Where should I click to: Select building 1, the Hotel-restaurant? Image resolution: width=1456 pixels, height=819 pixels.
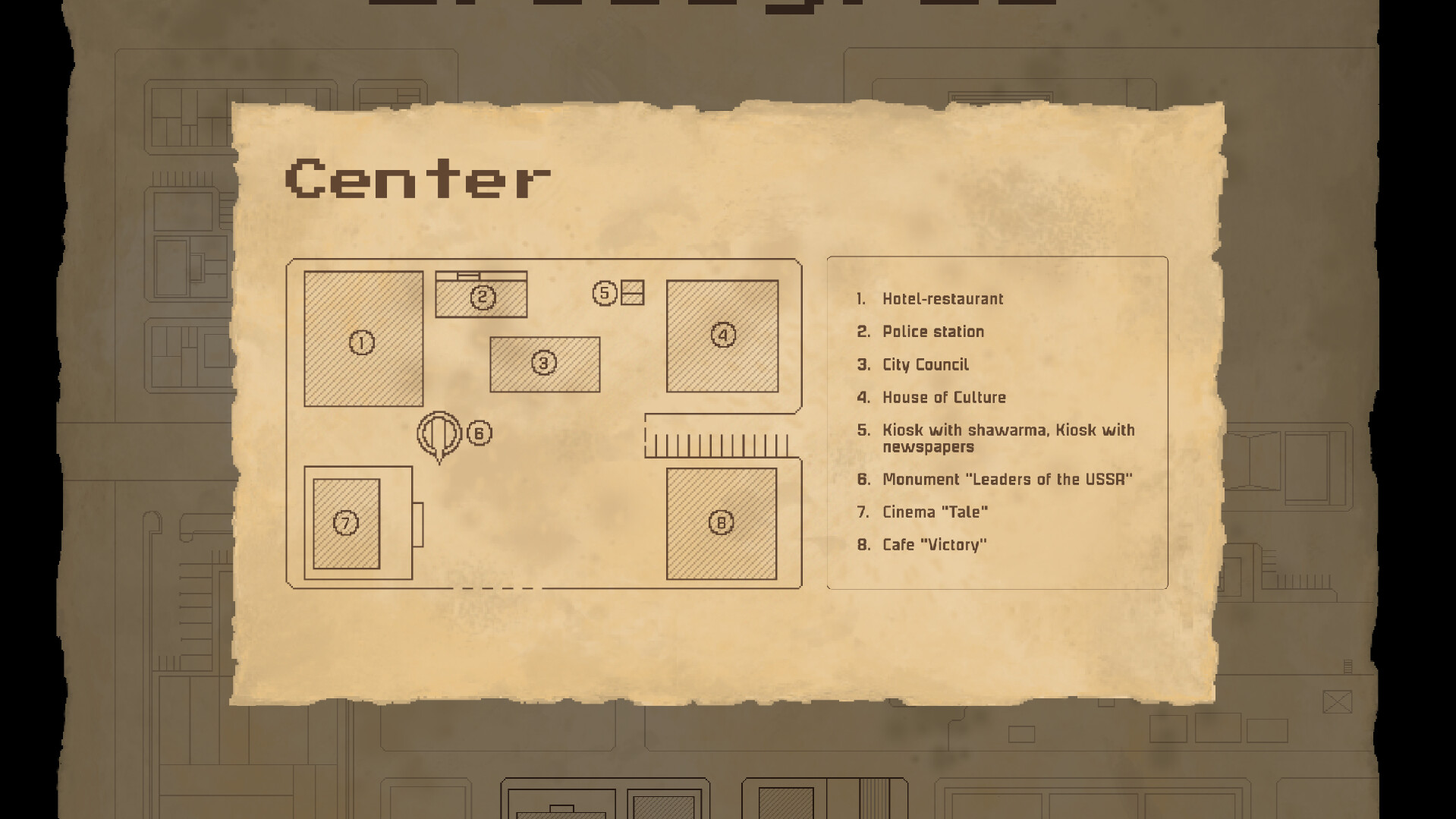point(362,342)
